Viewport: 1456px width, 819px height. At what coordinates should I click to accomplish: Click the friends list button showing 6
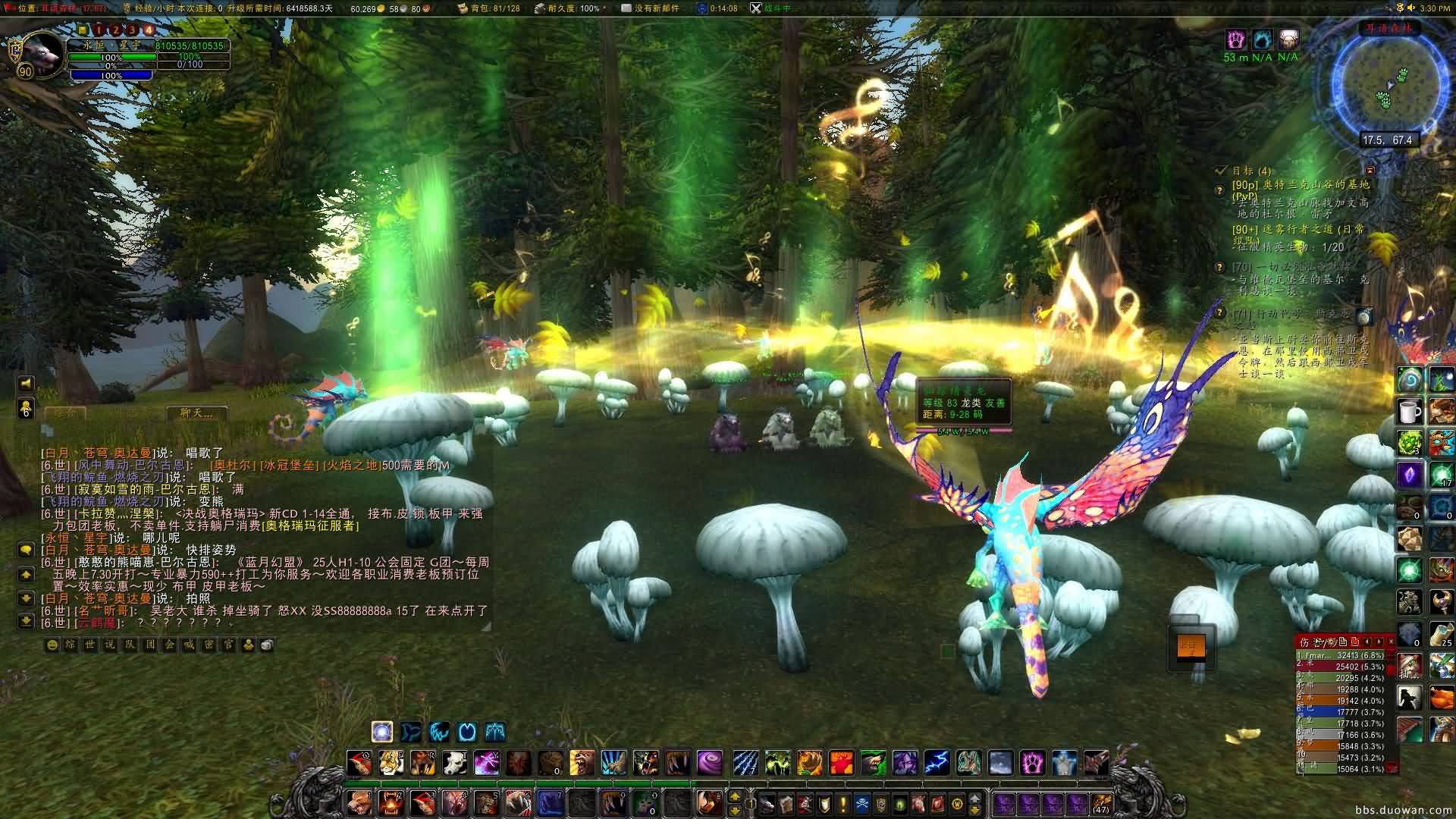click(x=26, y=408)
